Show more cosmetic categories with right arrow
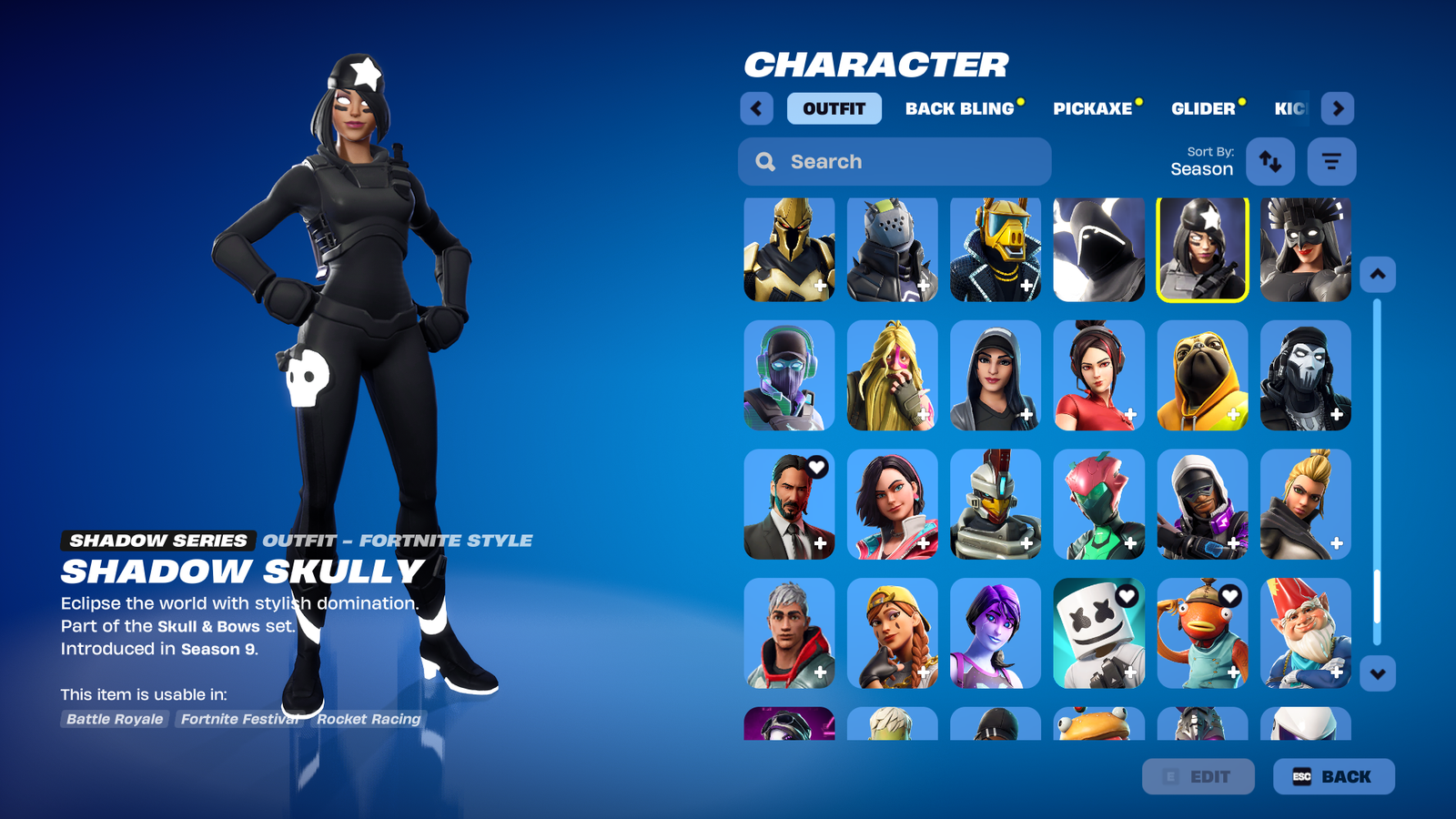This screenshot has height=819, width=1456. point(1338,108)
